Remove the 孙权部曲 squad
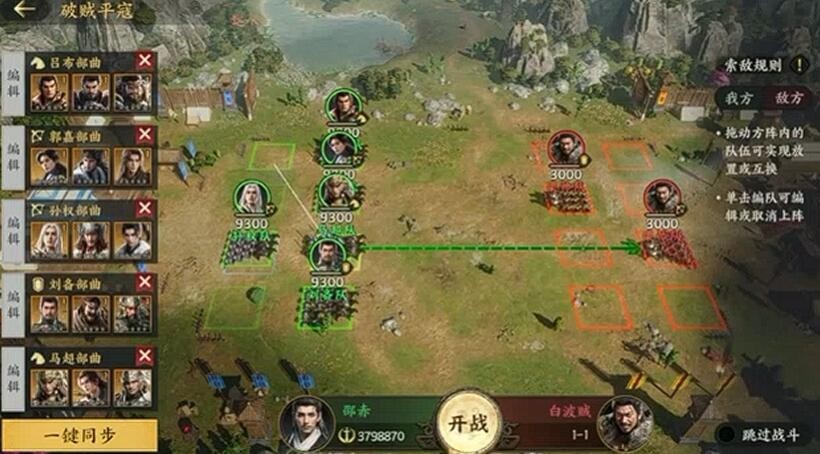This screenshot has height=454, width=820. coord(145,208)
